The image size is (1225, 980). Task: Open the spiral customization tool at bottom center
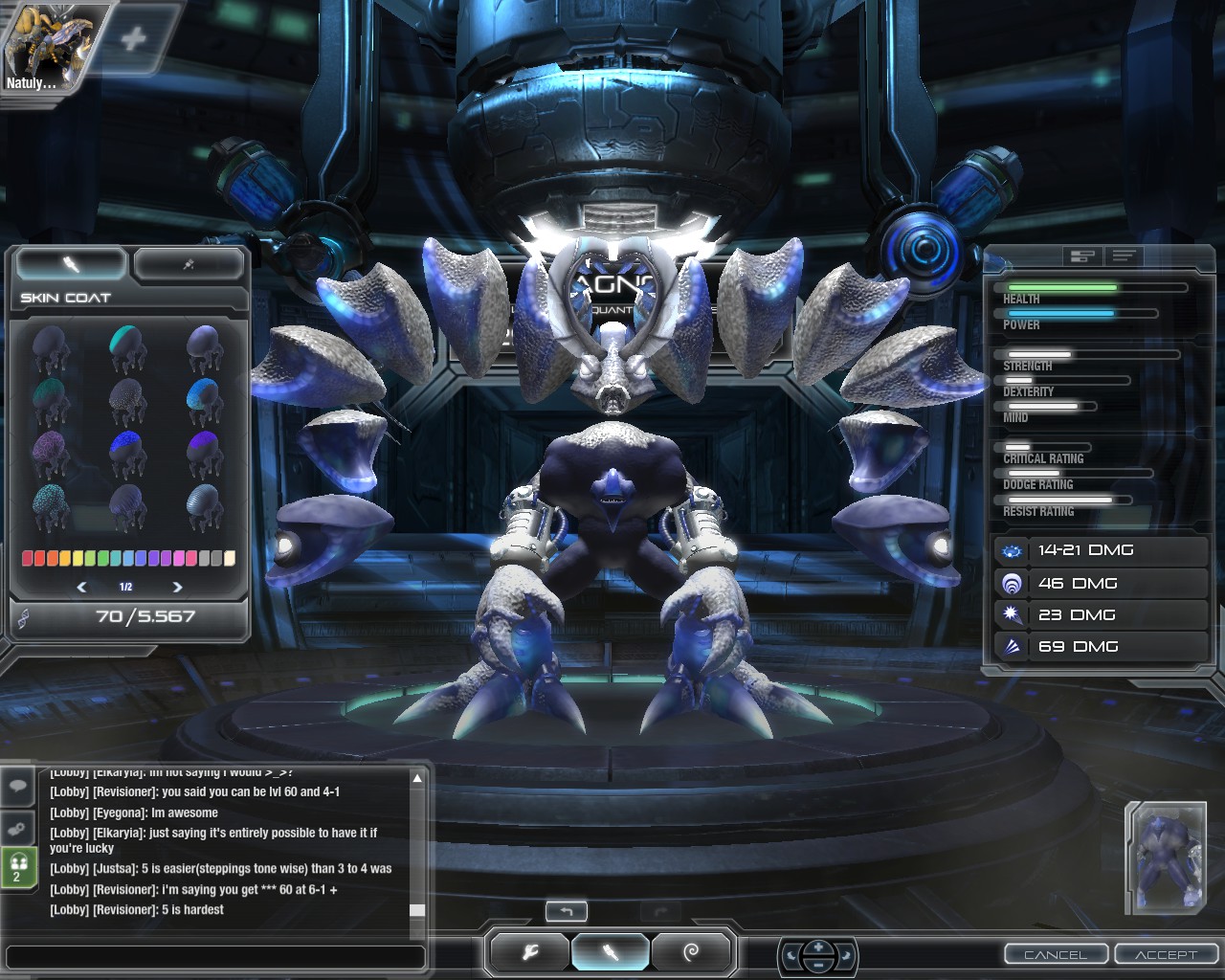coord(692,952)
